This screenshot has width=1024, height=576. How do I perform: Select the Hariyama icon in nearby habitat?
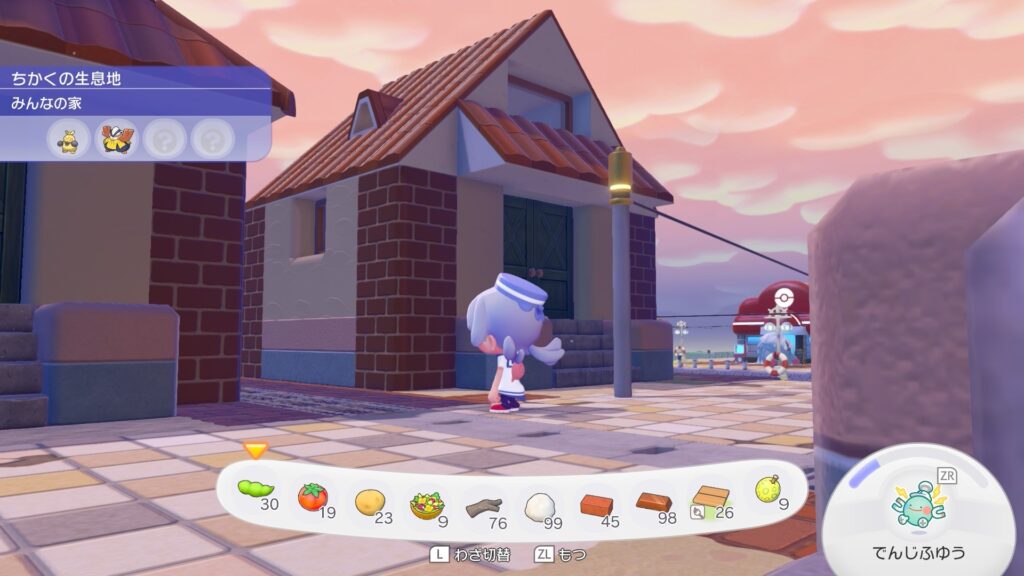(116, 140)
